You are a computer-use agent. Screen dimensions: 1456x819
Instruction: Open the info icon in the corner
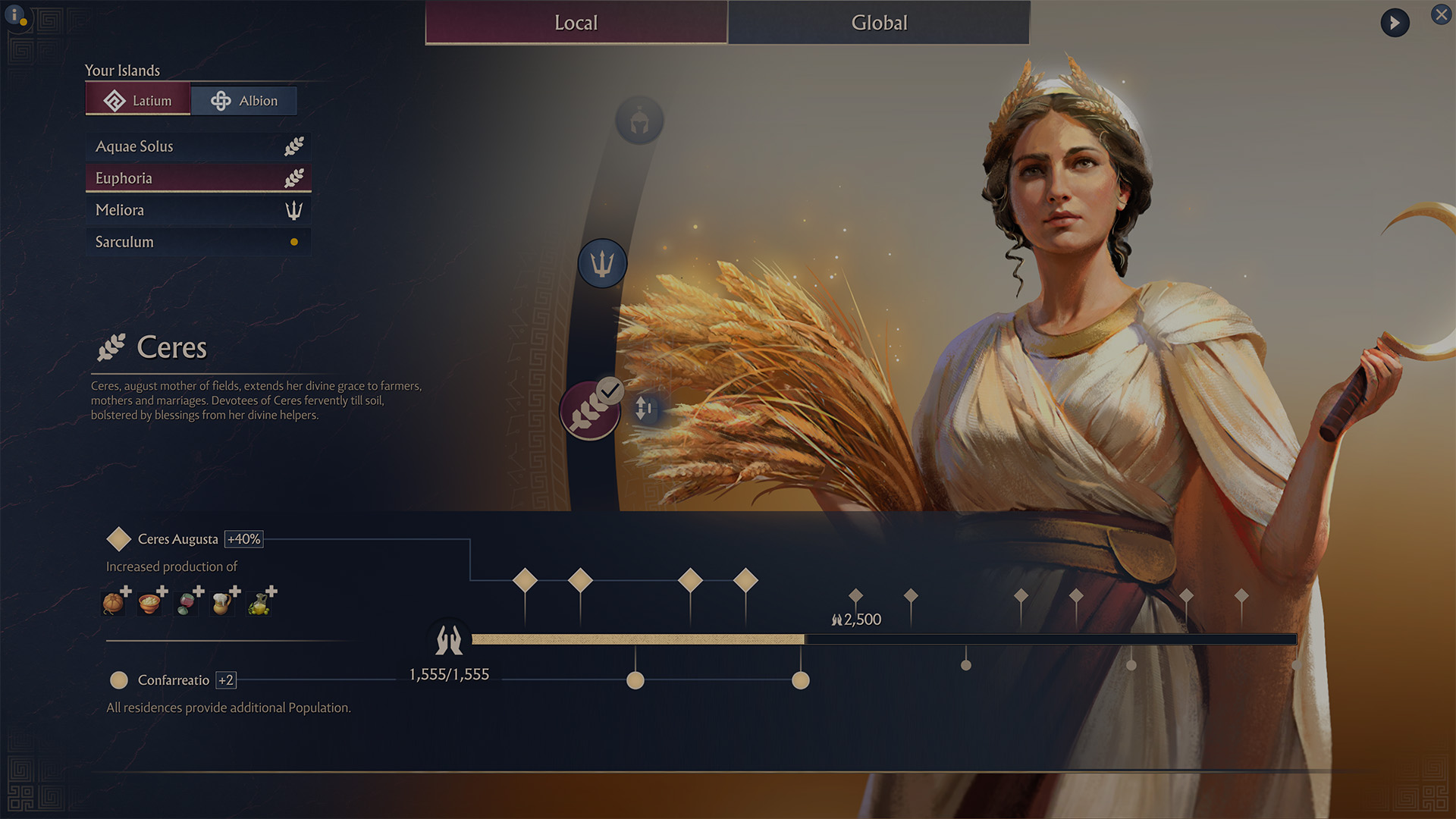pyautogui.click(x=14, y=15)
